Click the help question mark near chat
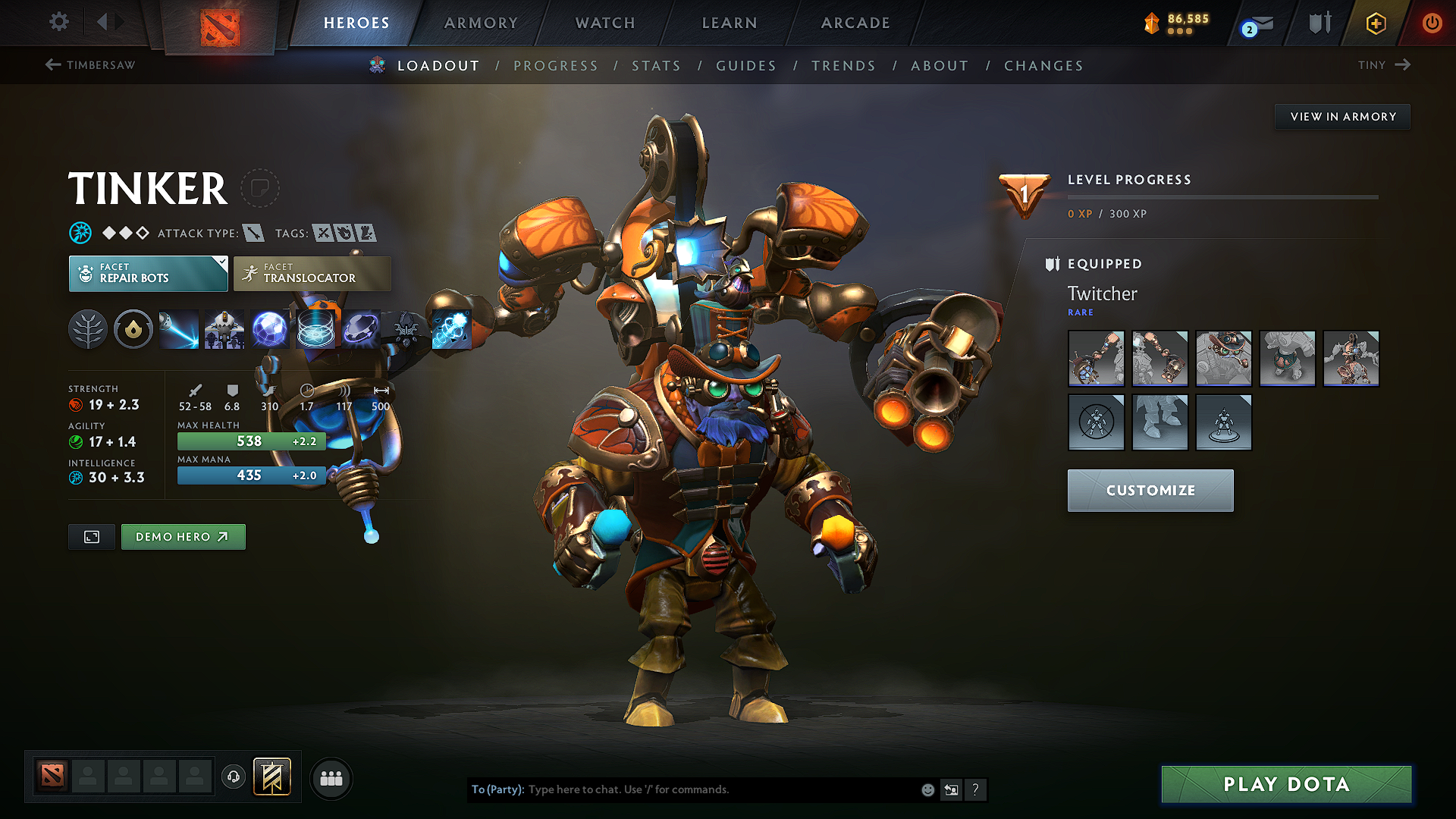The width and height of the screenshot is (1456, 819). (x=976, y=789)
